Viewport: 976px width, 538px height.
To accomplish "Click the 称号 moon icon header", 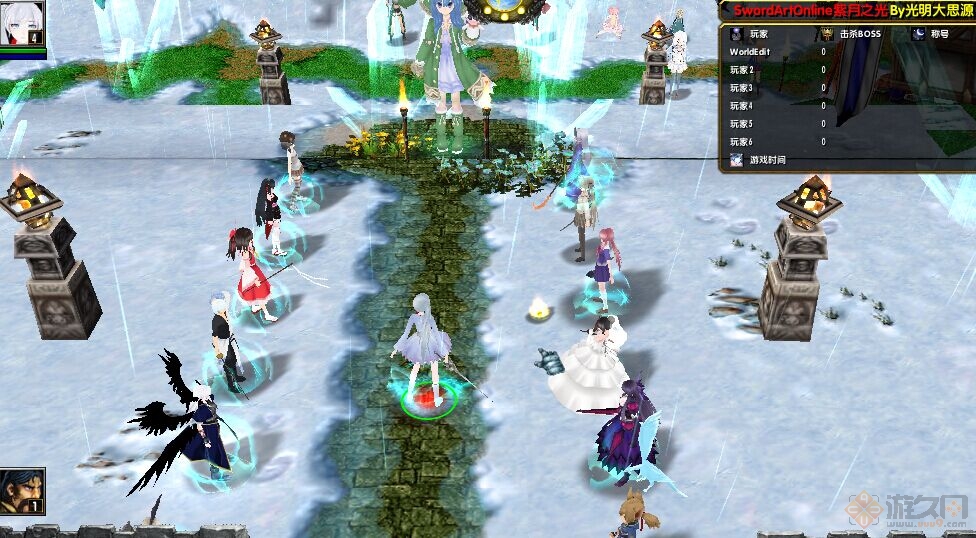I will (918, 33).
